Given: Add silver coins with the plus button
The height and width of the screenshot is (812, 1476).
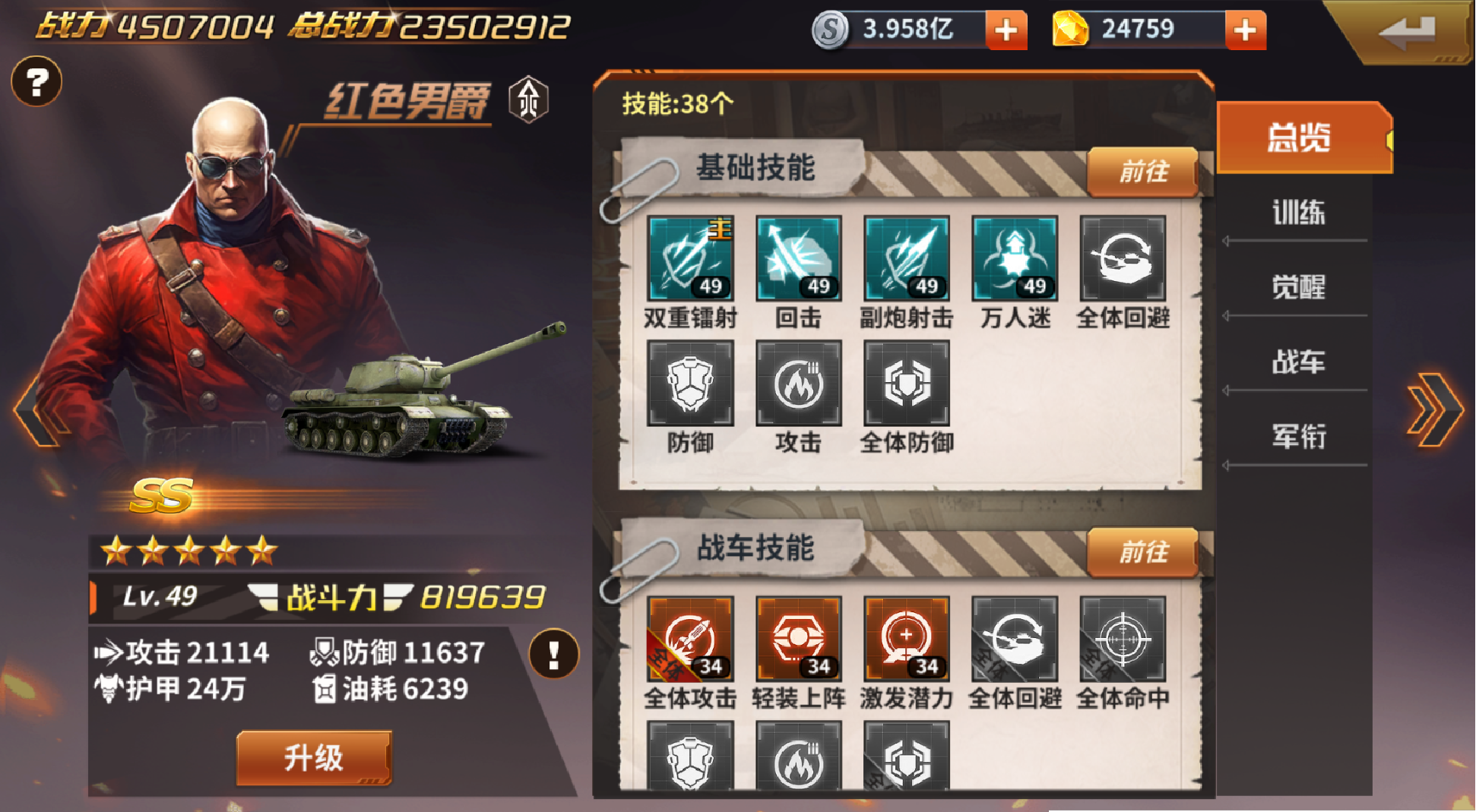Looking at the screenshot, I should (1006, 30).
